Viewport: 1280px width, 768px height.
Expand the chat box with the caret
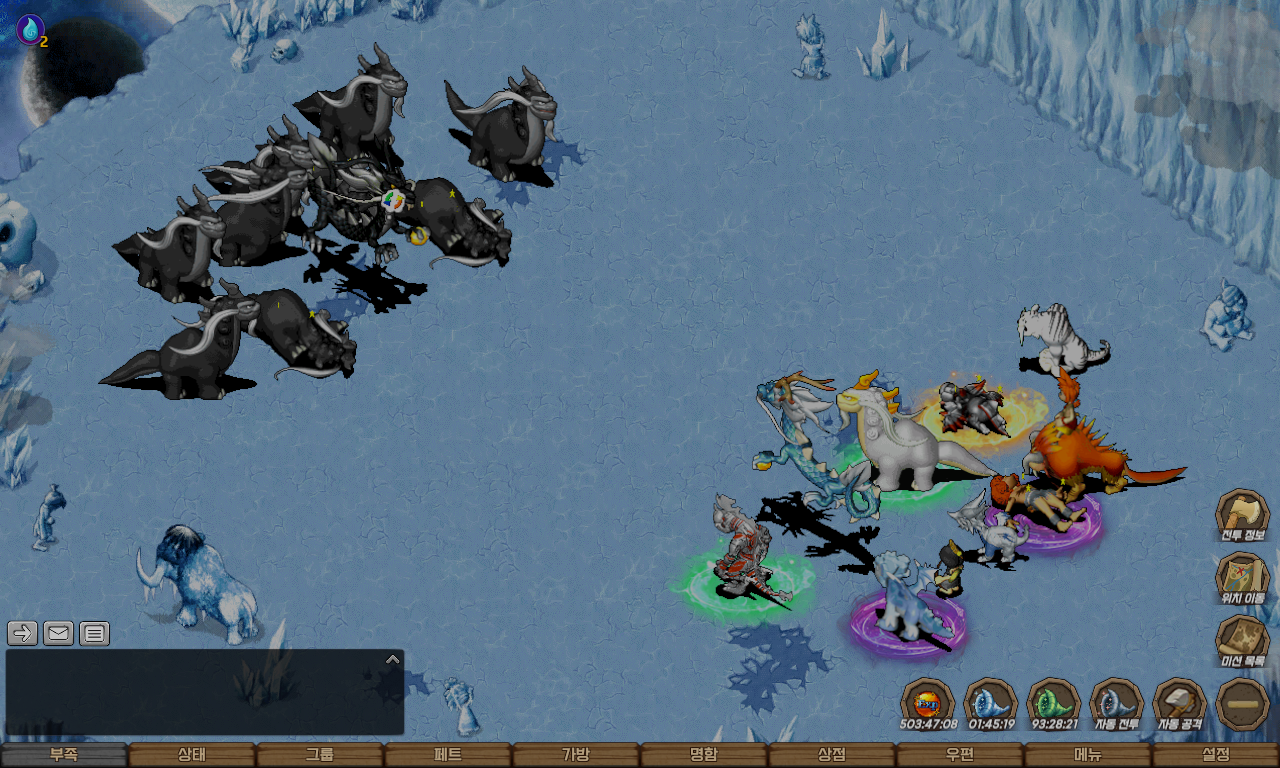(x=393, y=659)
